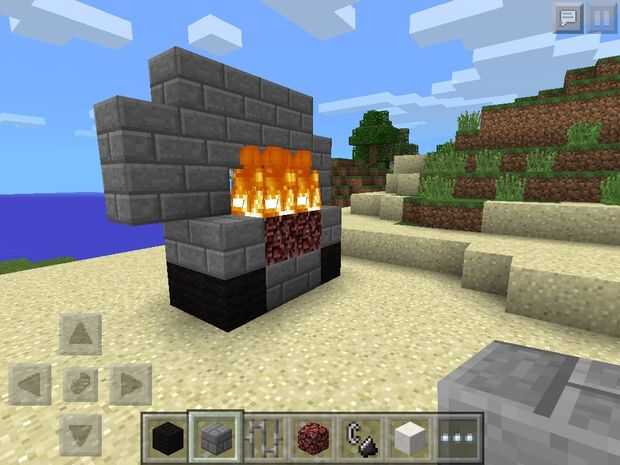
Task: Select the flint and steel hotbar slot
Action: (x=361, y=437)
